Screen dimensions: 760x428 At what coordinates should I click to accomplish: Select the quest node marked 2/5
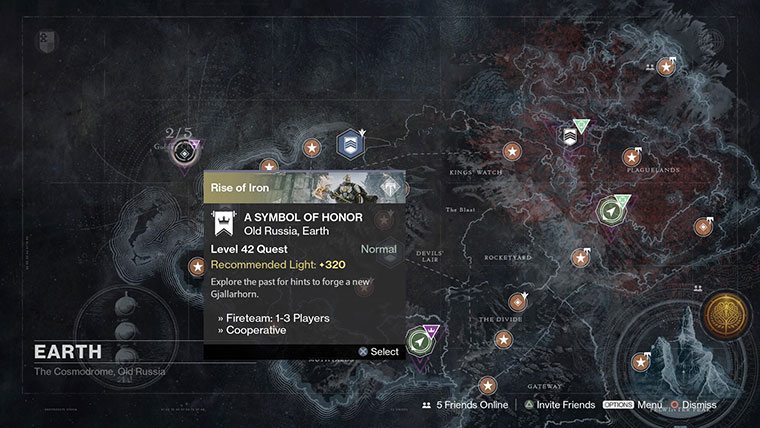(183, 154)
